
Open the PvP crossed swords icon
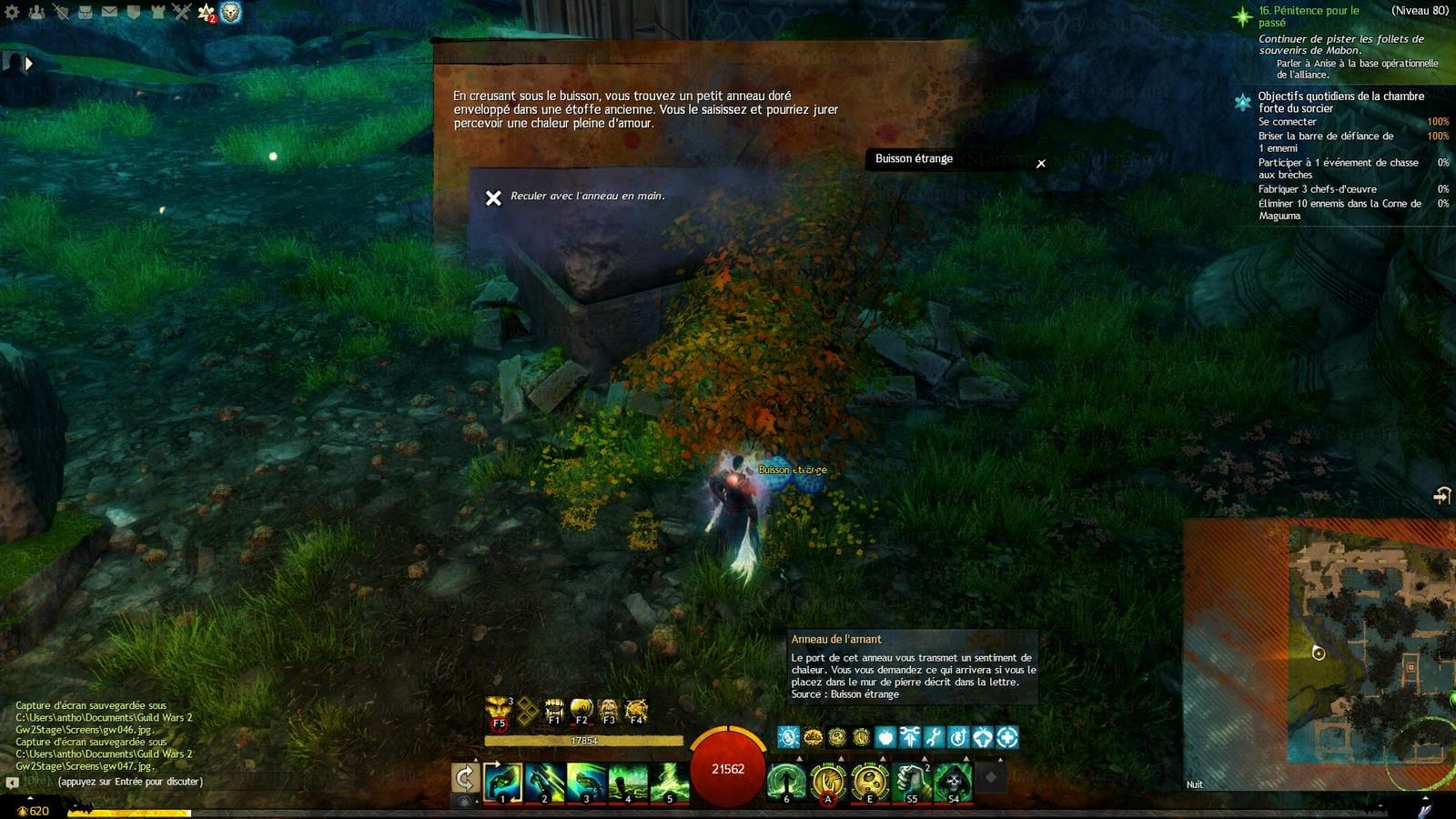pos(181,12)
